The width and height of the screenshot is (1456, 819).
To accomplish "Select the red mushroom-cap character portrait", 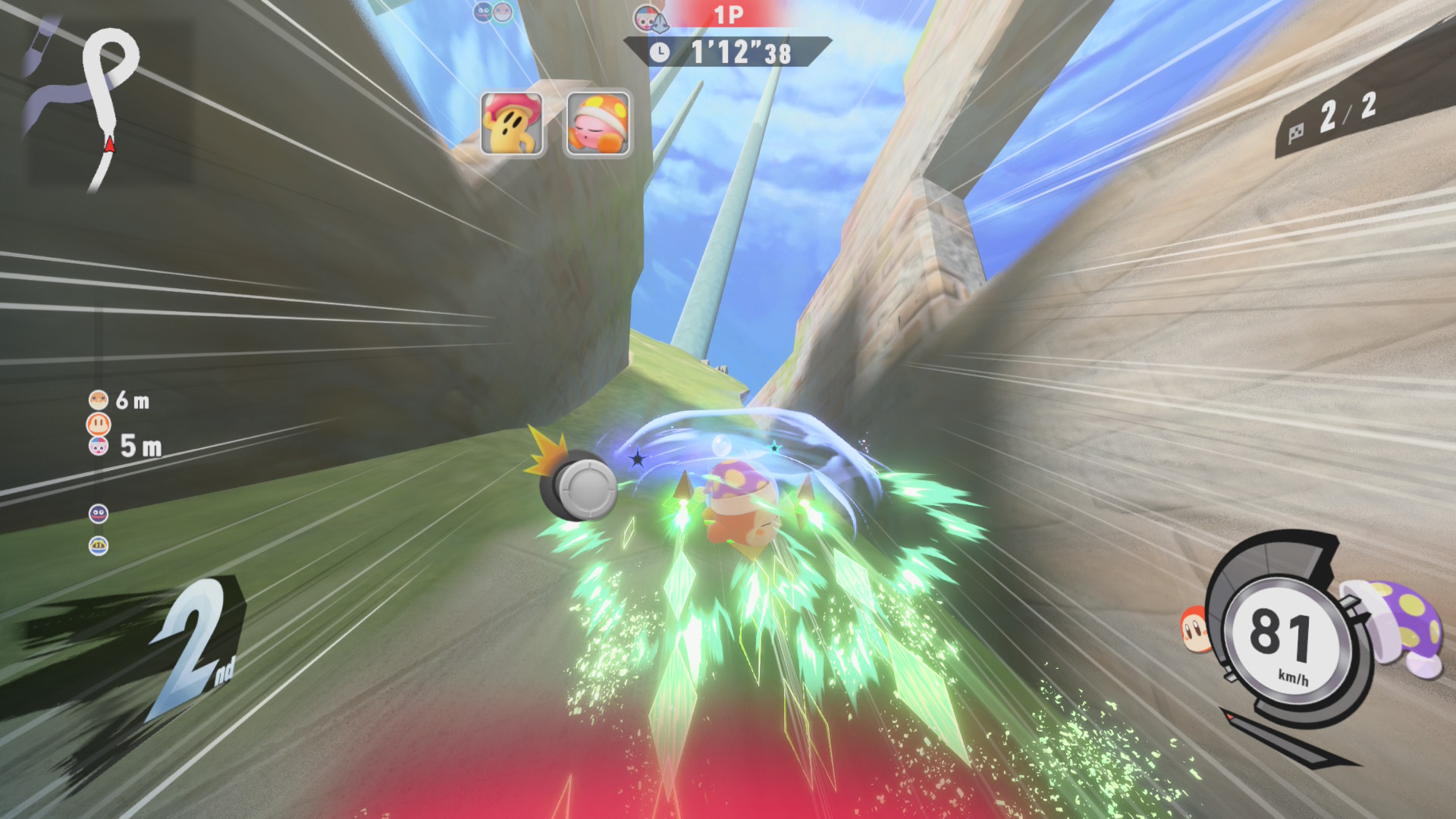I will (x=512, y=124).
